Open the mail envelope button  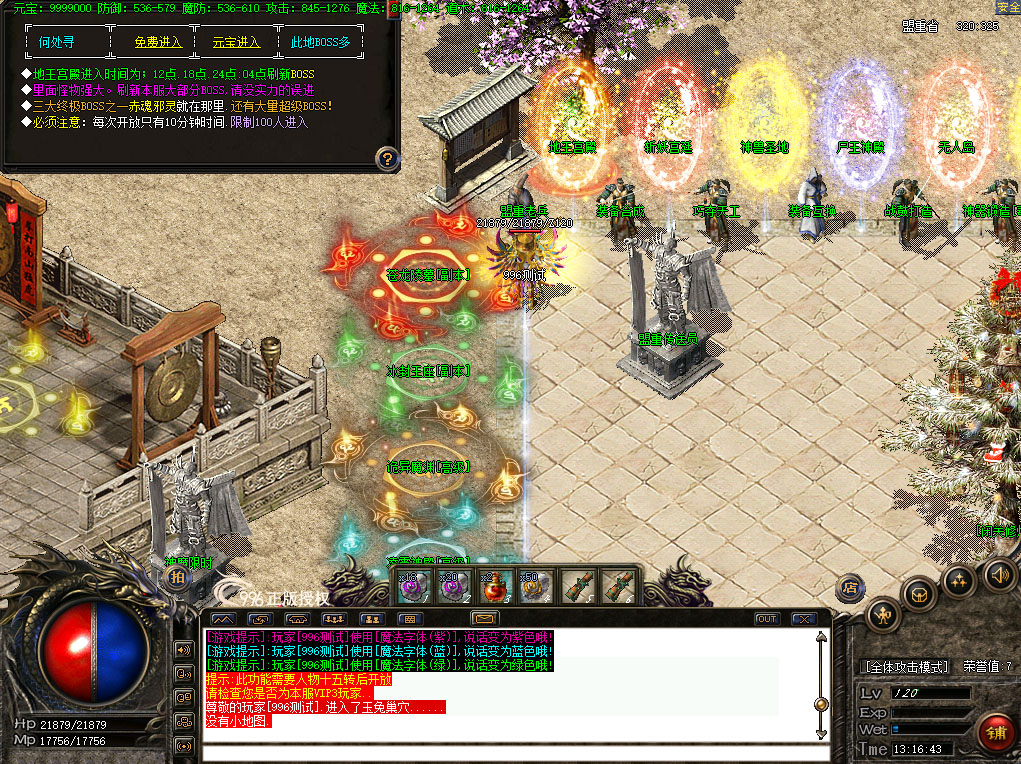pos(485,619)
